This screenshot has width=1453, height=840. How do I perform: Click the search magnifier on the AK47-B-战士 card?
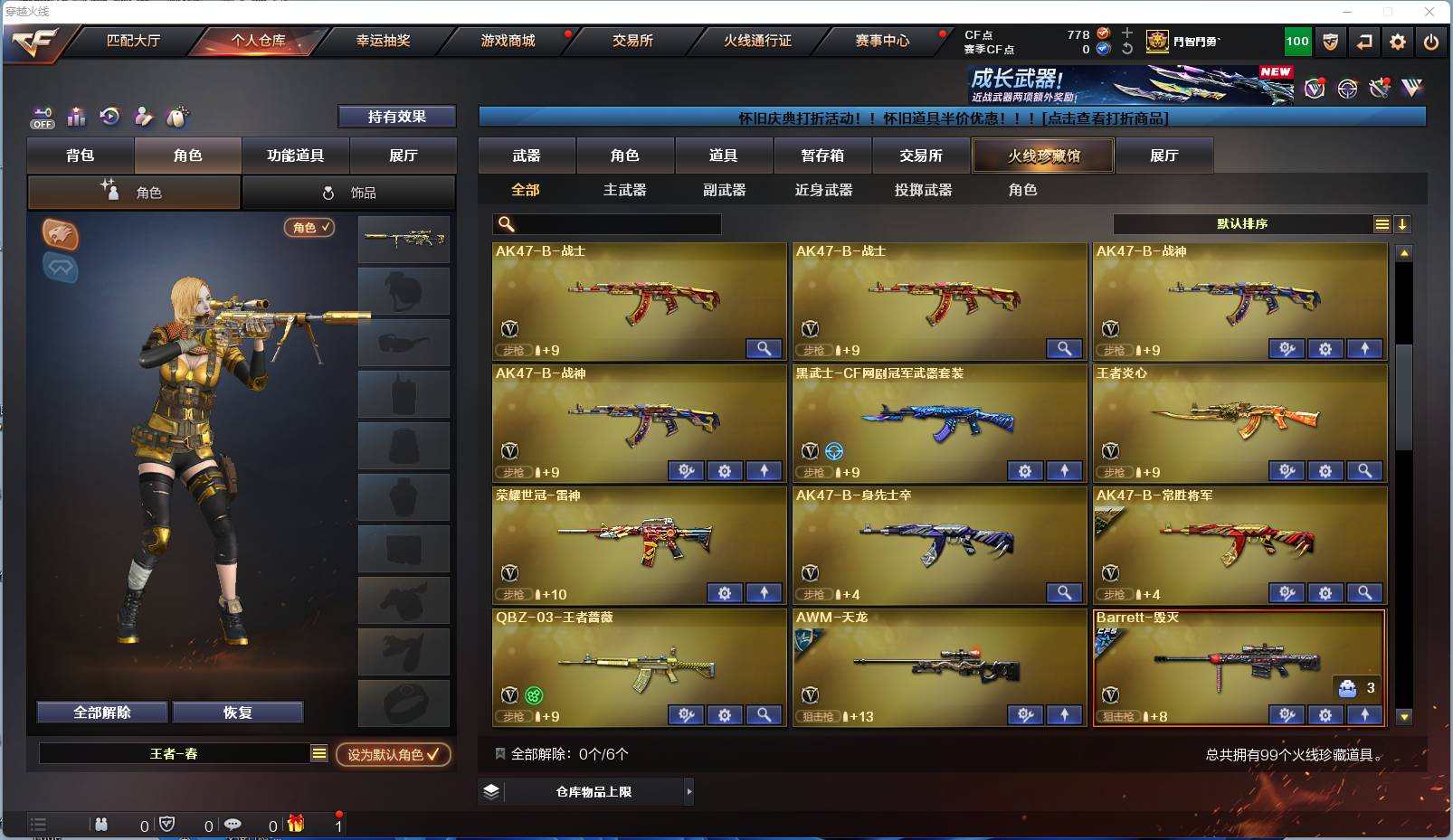click(x=765, y=349)
